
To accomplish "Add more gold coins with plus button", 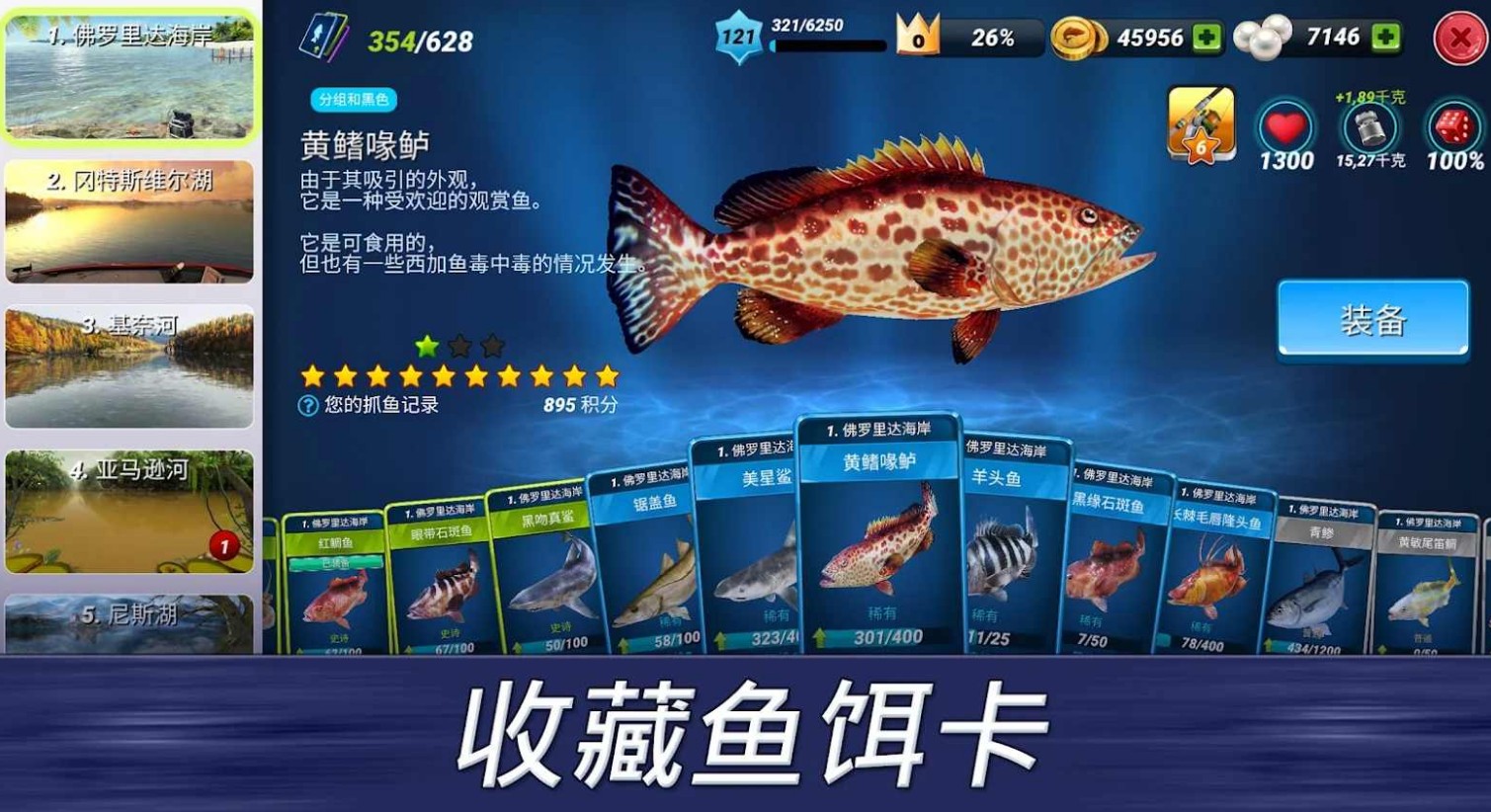I will tap(1206, 38).
